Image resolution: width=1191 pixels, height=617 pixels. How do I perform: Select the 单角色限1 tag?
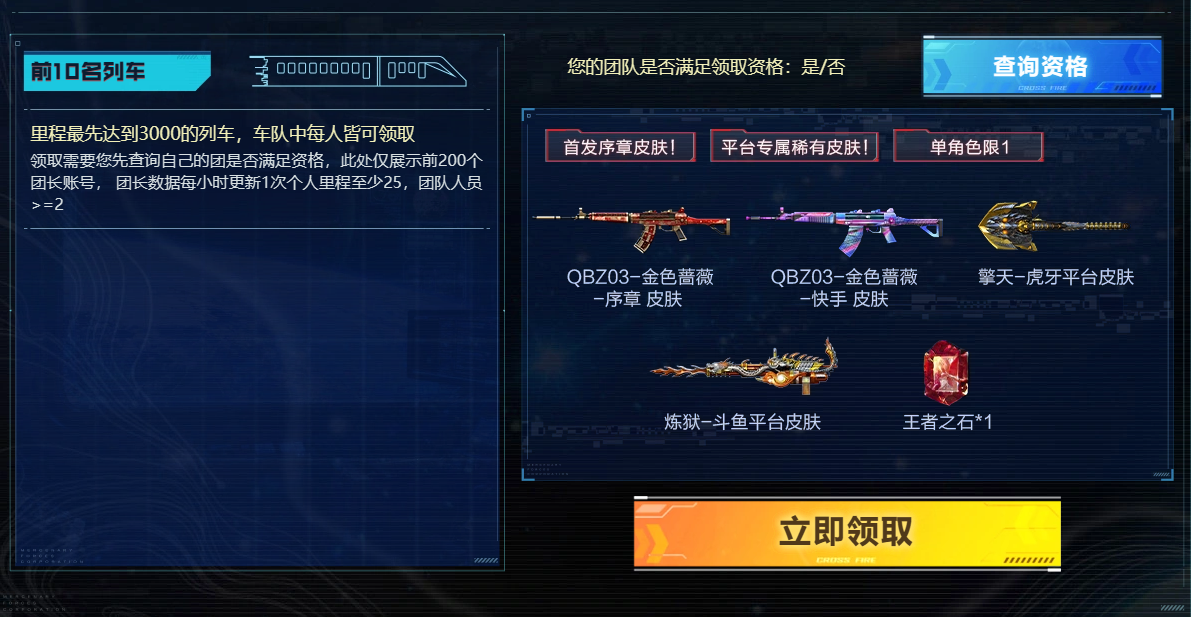click(x=968, y=147)
